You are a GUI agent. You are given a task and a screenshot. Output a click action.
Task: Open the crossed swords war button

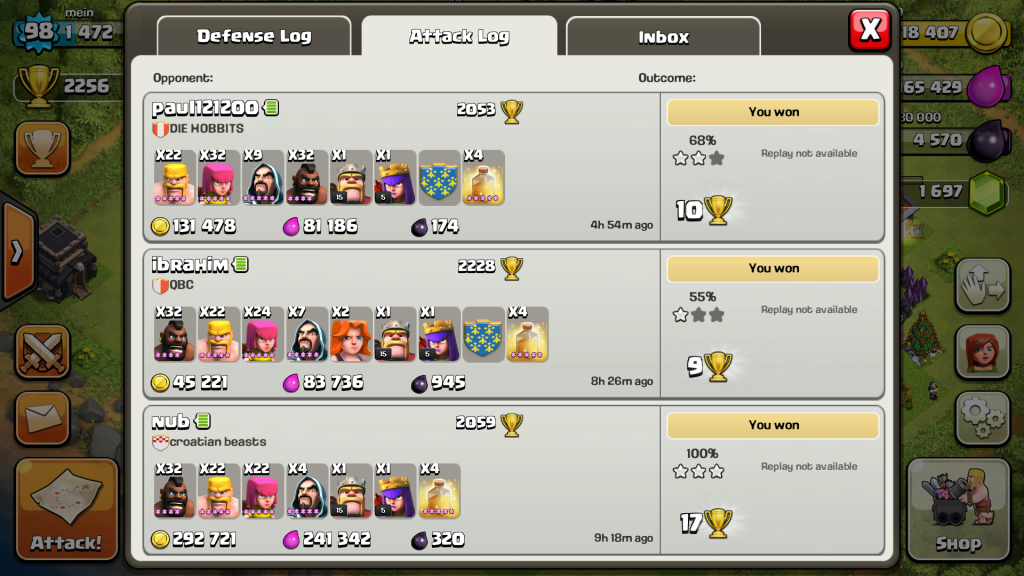[x=42, y=352]
